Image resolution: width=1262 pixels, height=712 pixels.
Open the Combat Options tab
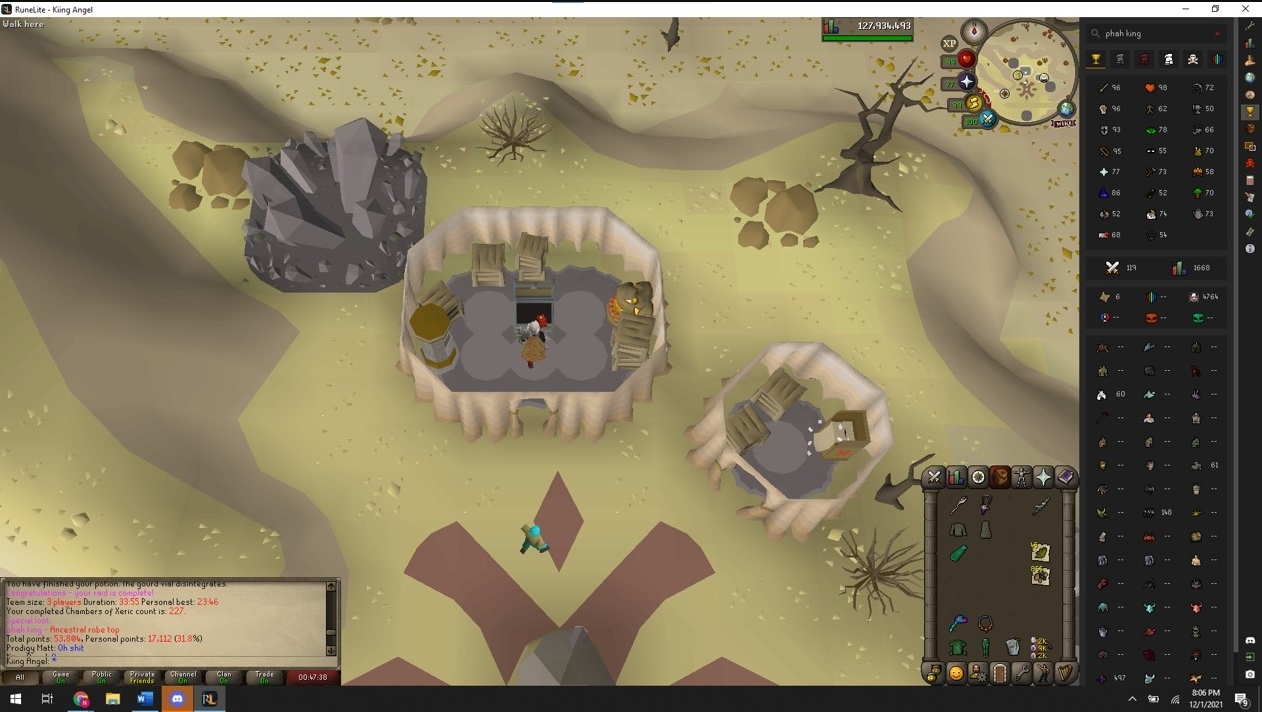(x=934, y=477)
